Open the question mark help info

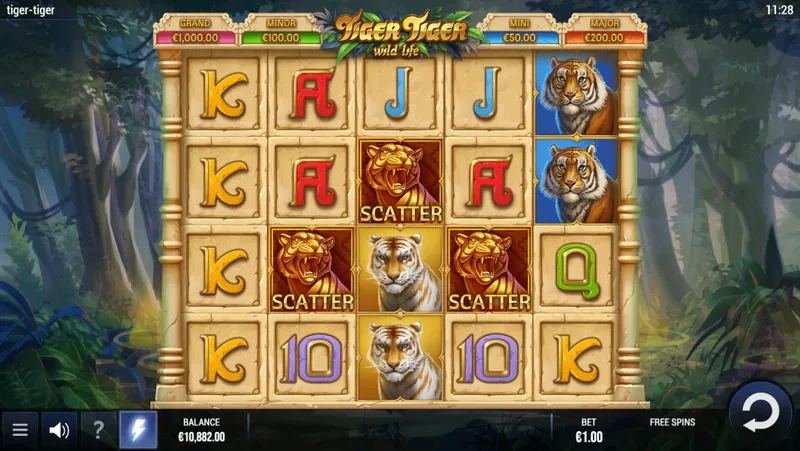click(99, 430)
